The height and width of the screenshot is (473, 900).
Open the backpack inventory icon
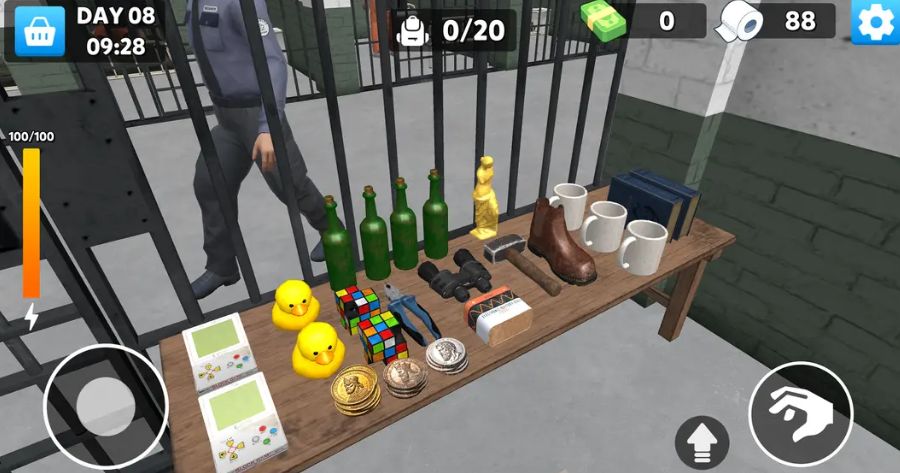413,30
